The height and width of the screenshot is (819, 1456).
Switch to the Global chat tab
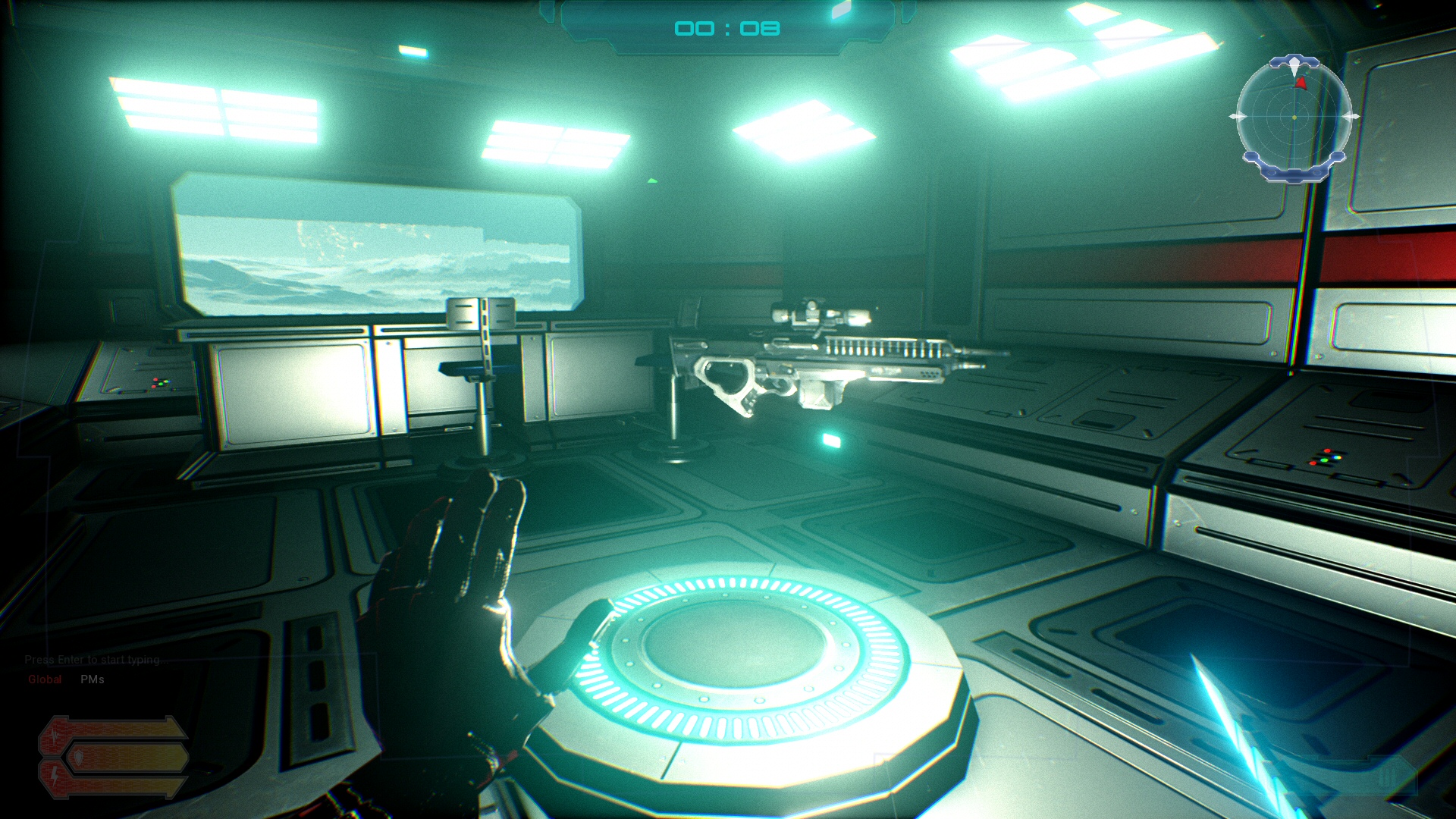(45, 679)
